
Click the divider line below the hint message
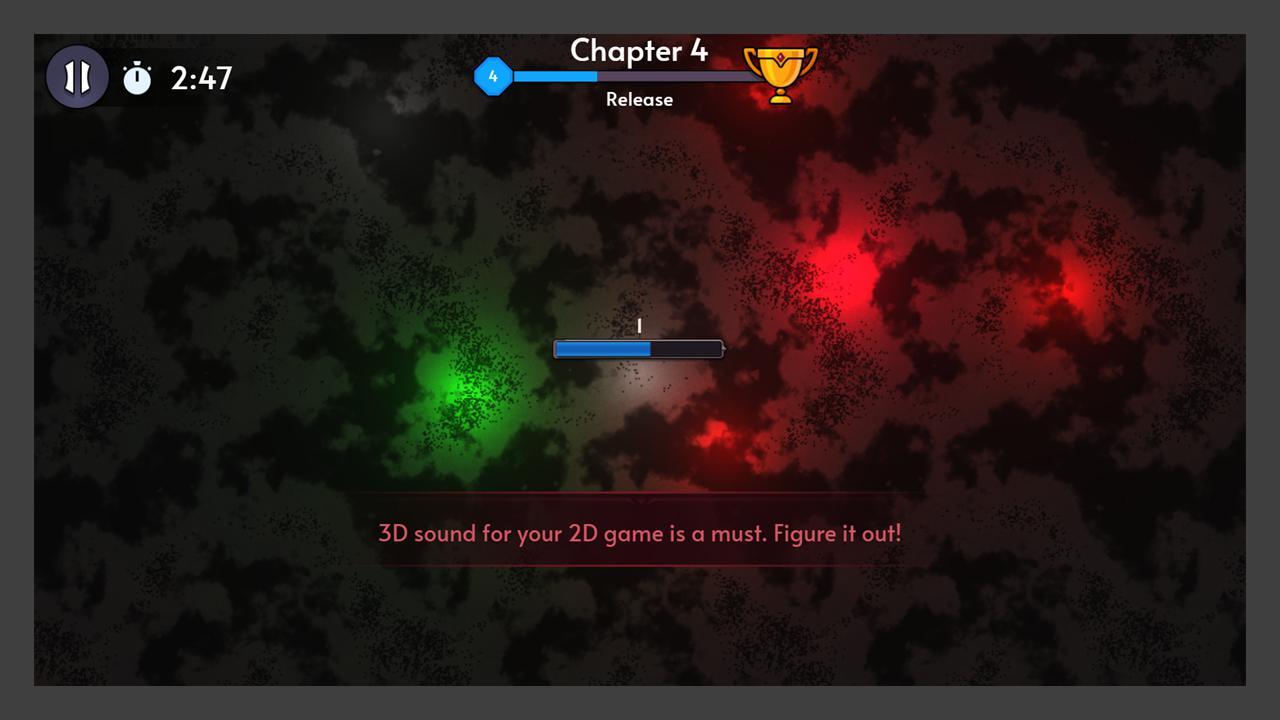[639, 563]
